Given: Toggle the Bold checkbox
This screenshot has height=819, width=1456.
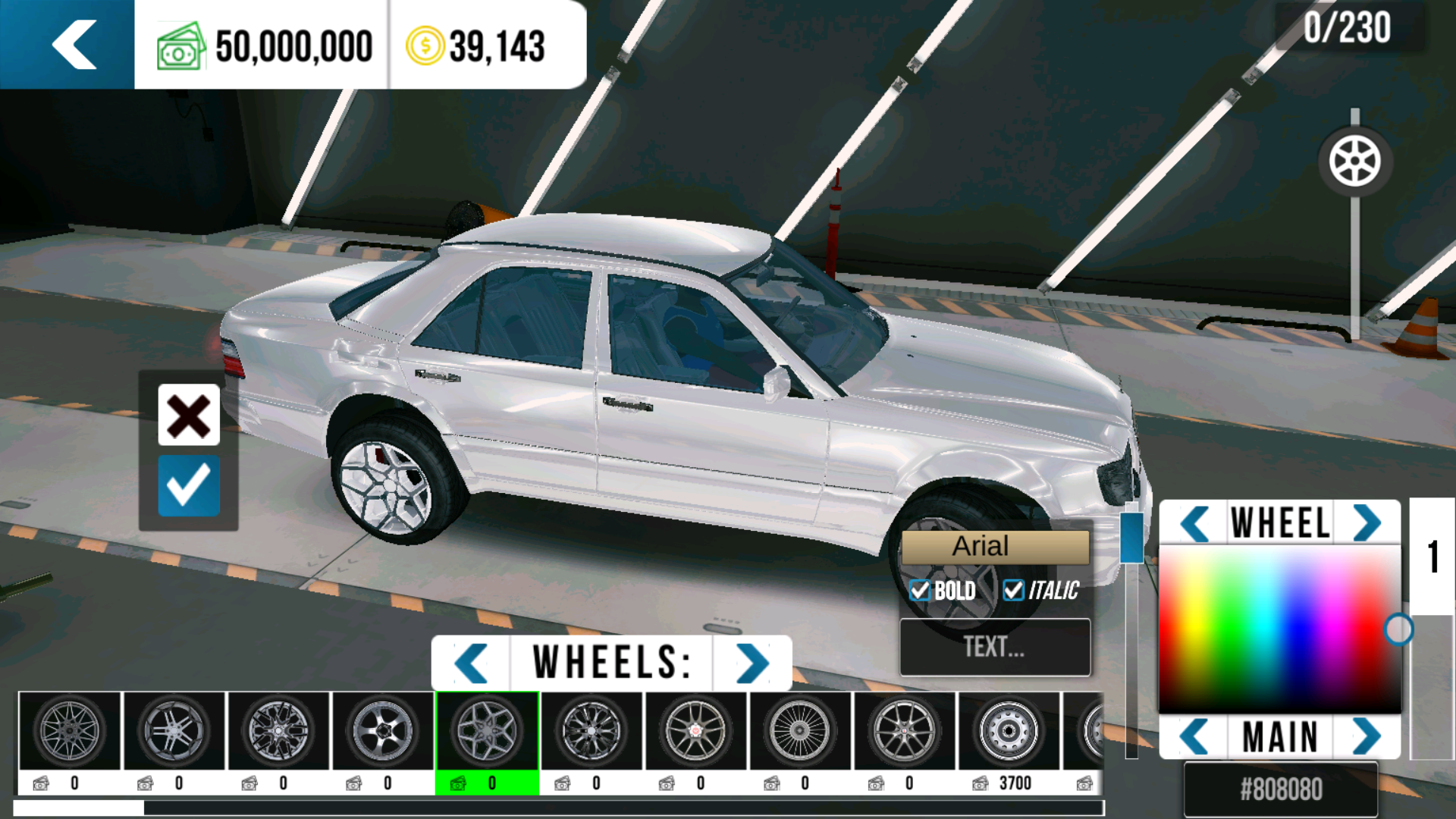Looking at the screenshot, I should click(x=920, y=590).
